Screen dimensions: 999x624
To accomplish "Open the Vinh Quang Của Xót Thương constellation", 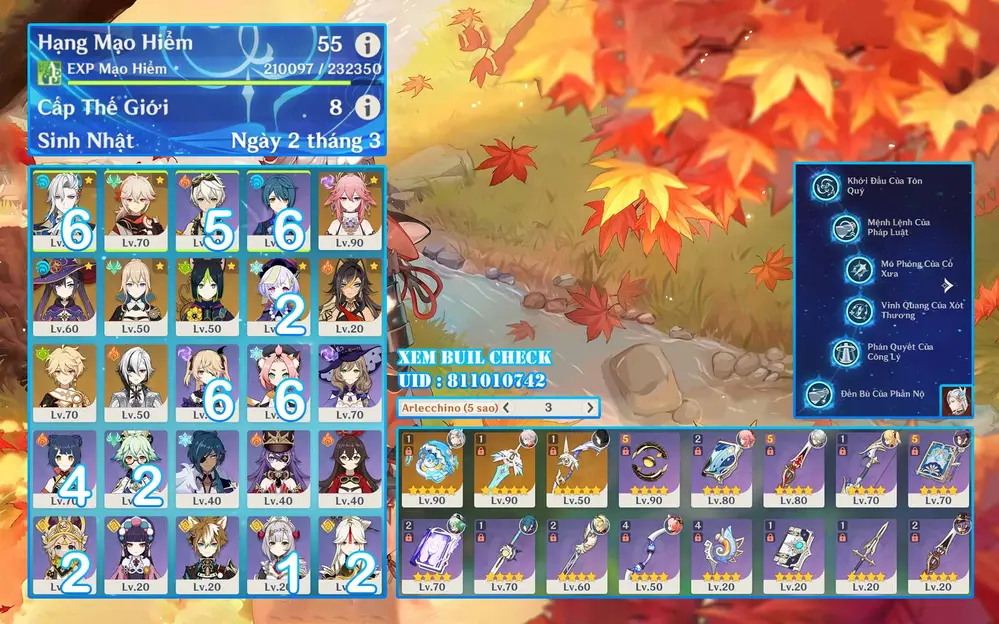I will [860, 311].
